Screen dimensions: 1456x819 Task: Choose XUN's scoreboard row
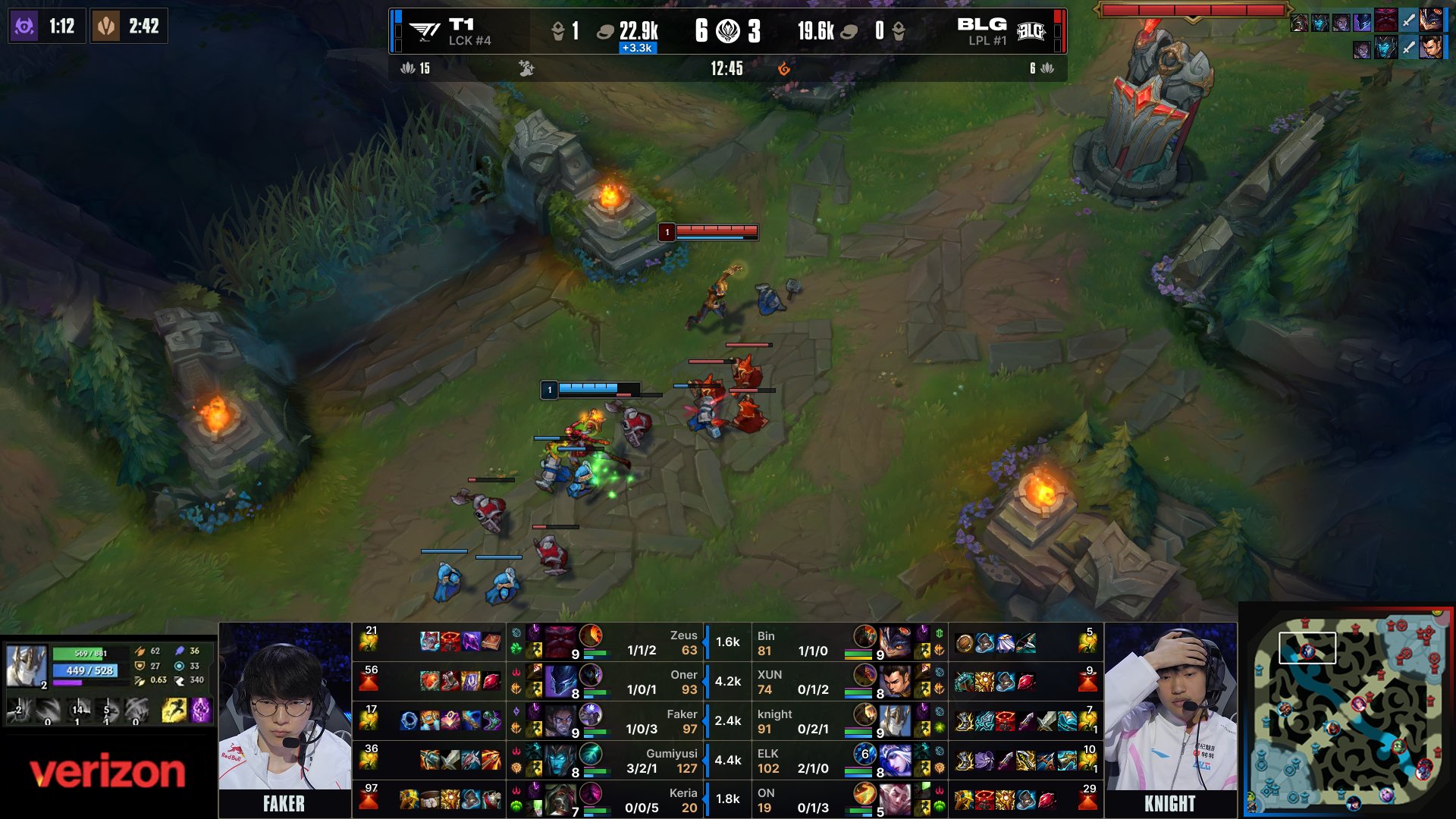[849, 682]
